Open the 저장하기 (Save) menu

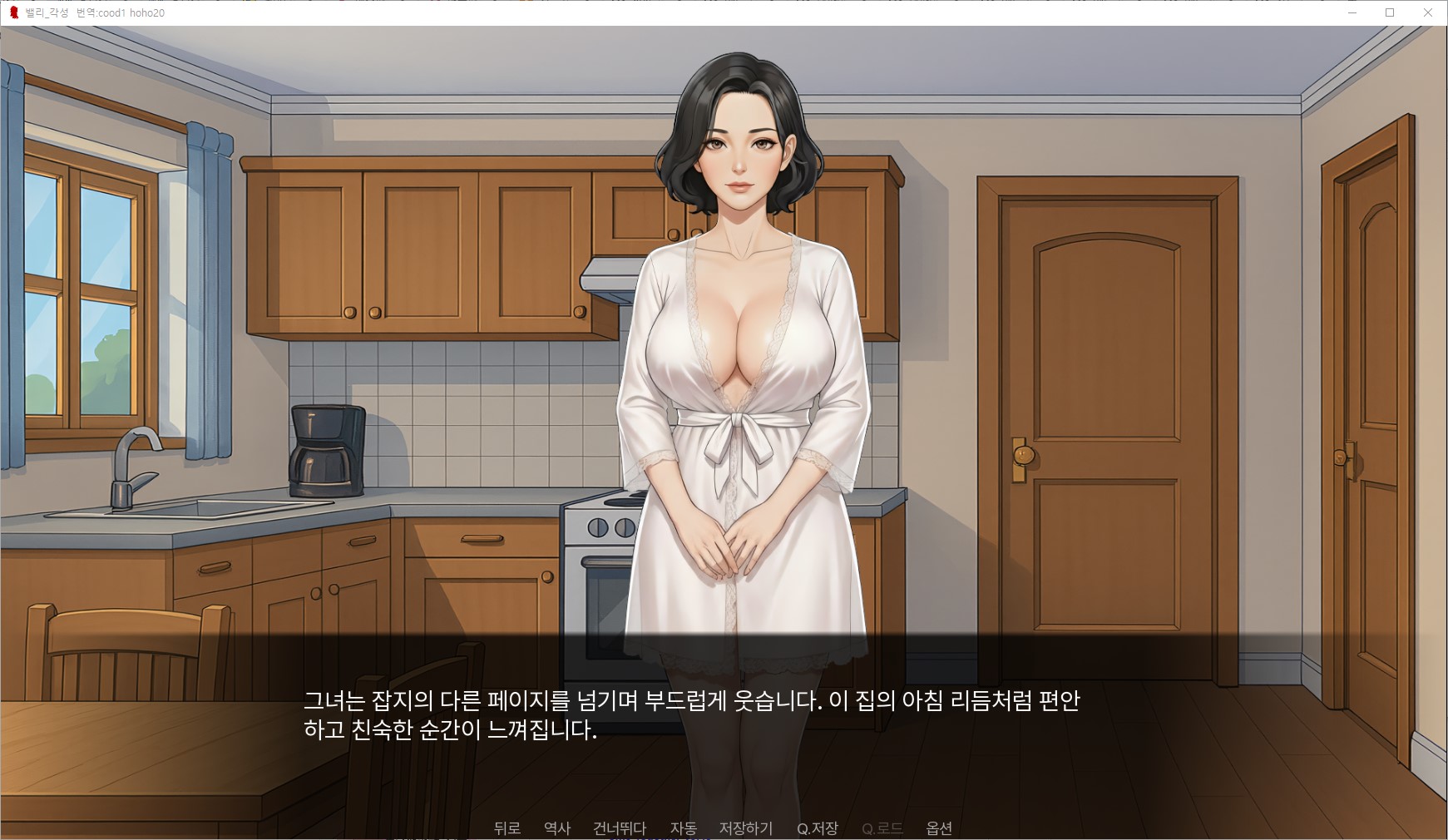(x=745, y=828)
